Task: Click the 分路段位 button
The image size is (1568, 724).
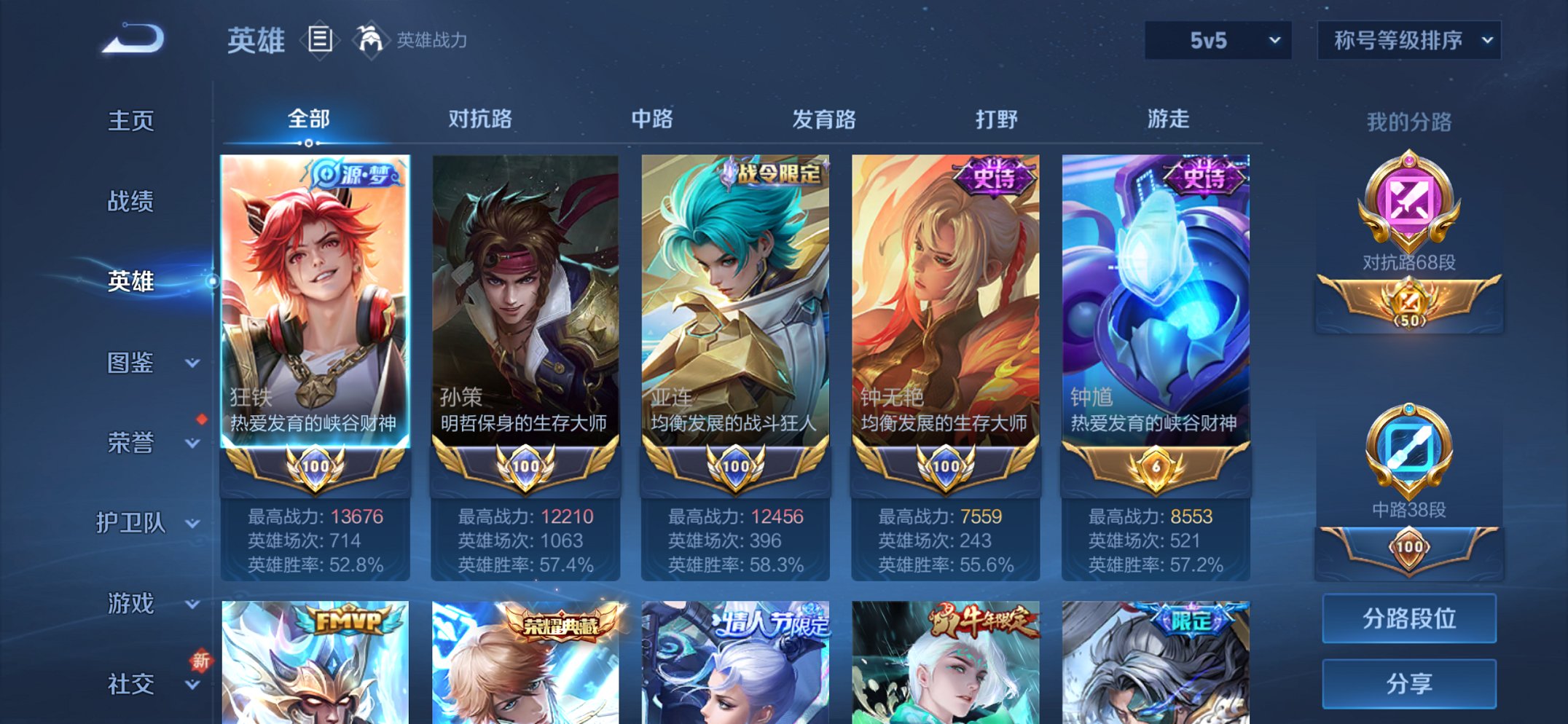Action: coord(1408,618)
